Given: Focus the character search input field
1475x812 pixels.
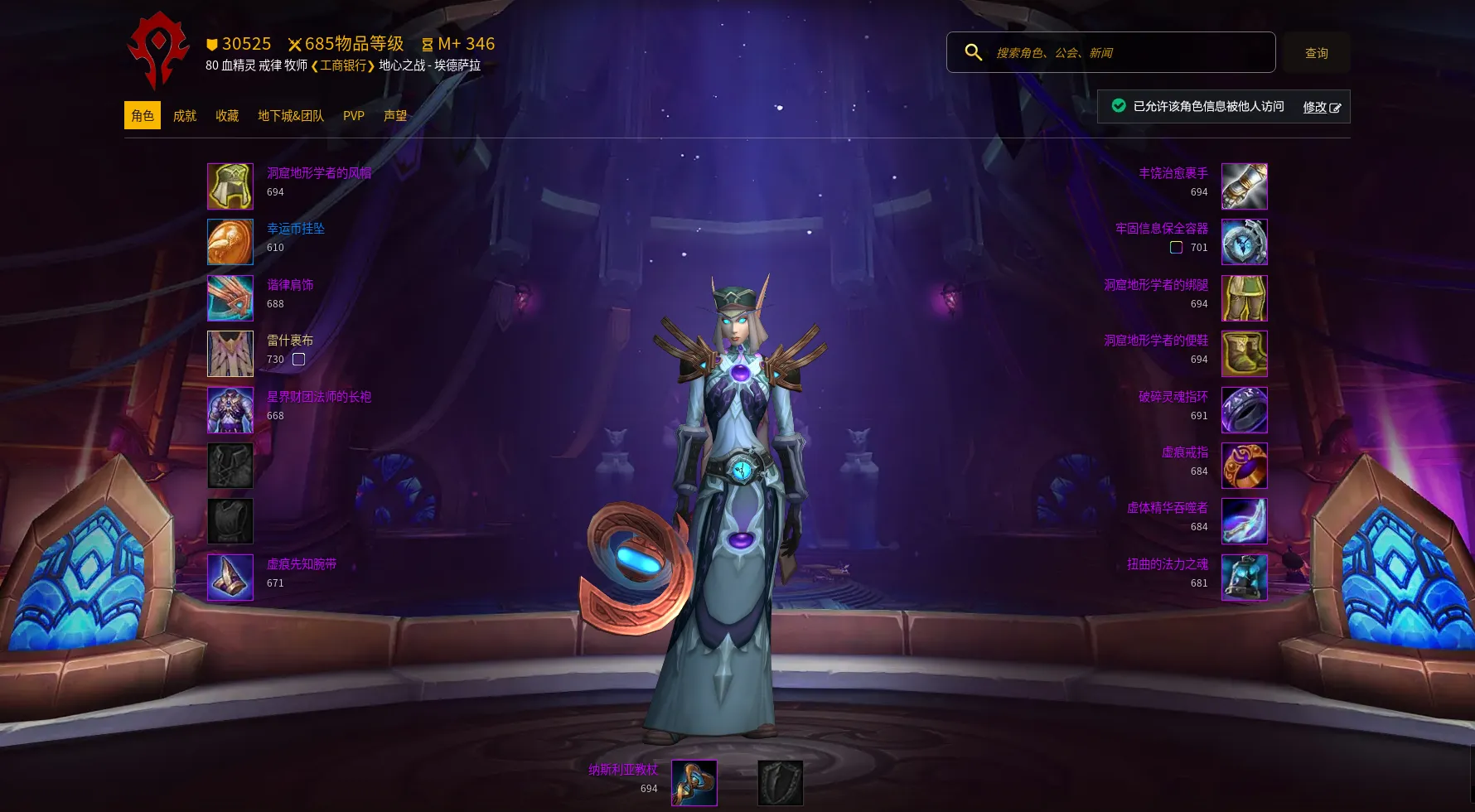Looking at the screenshot, I should pyautogui.click(x=1127, y=53).
